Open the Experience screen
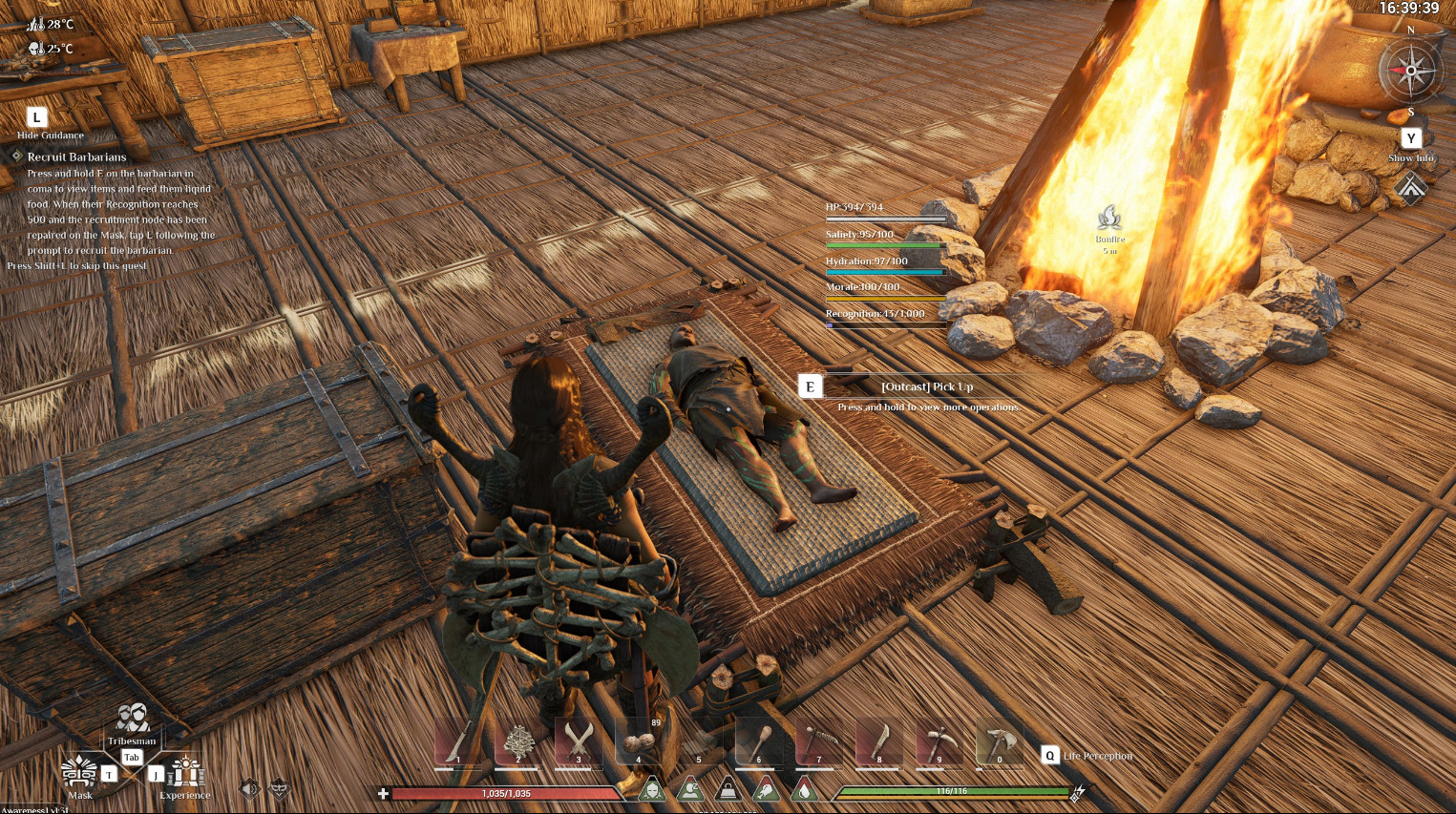 pyautogui.click(x=185, y=773)
